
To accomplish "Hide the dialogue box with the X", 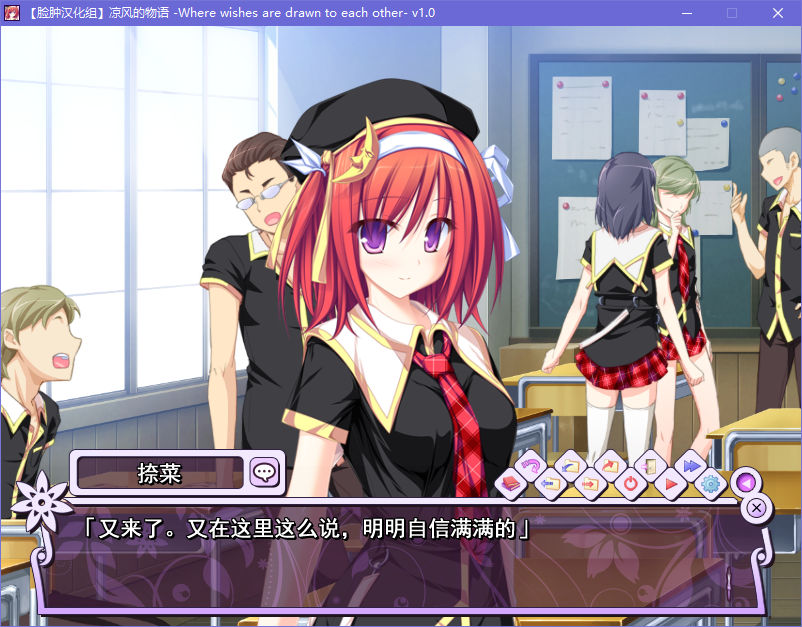I will (x=757, y=507).
